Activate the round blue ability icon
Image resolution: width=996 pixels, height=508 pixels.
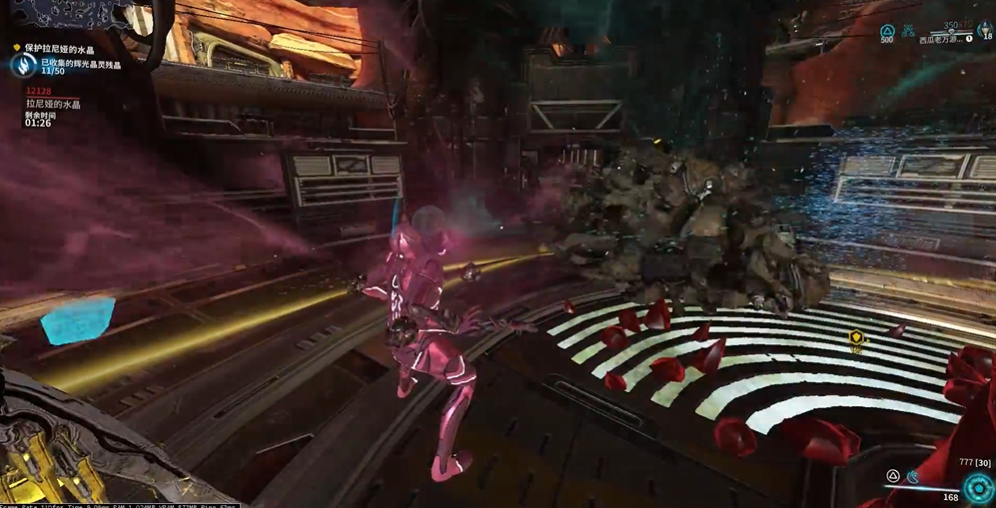[x=977, y=489]
